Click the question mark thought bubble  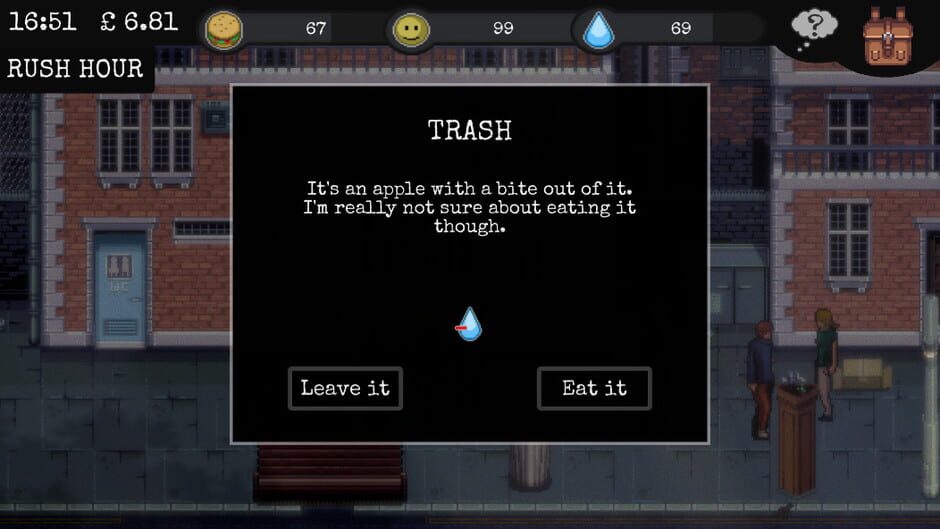coord(815,30)
